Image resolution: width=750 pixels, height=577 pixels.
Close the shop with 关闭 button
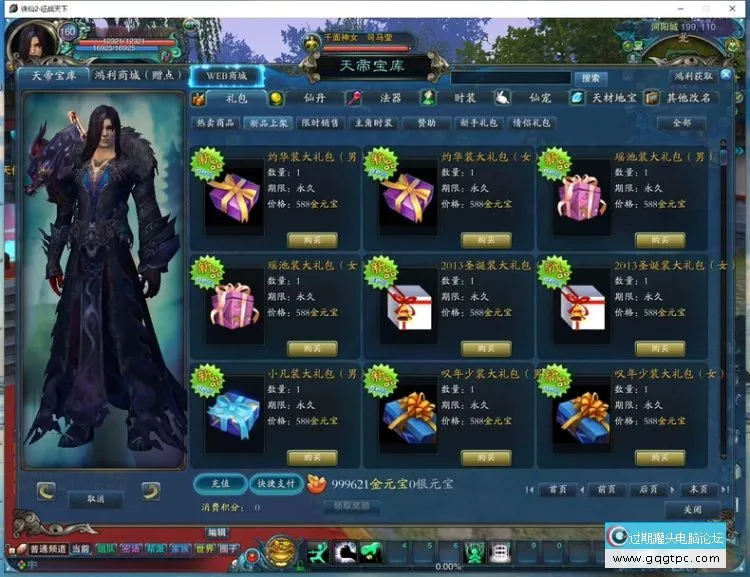(x=692, y=508)
